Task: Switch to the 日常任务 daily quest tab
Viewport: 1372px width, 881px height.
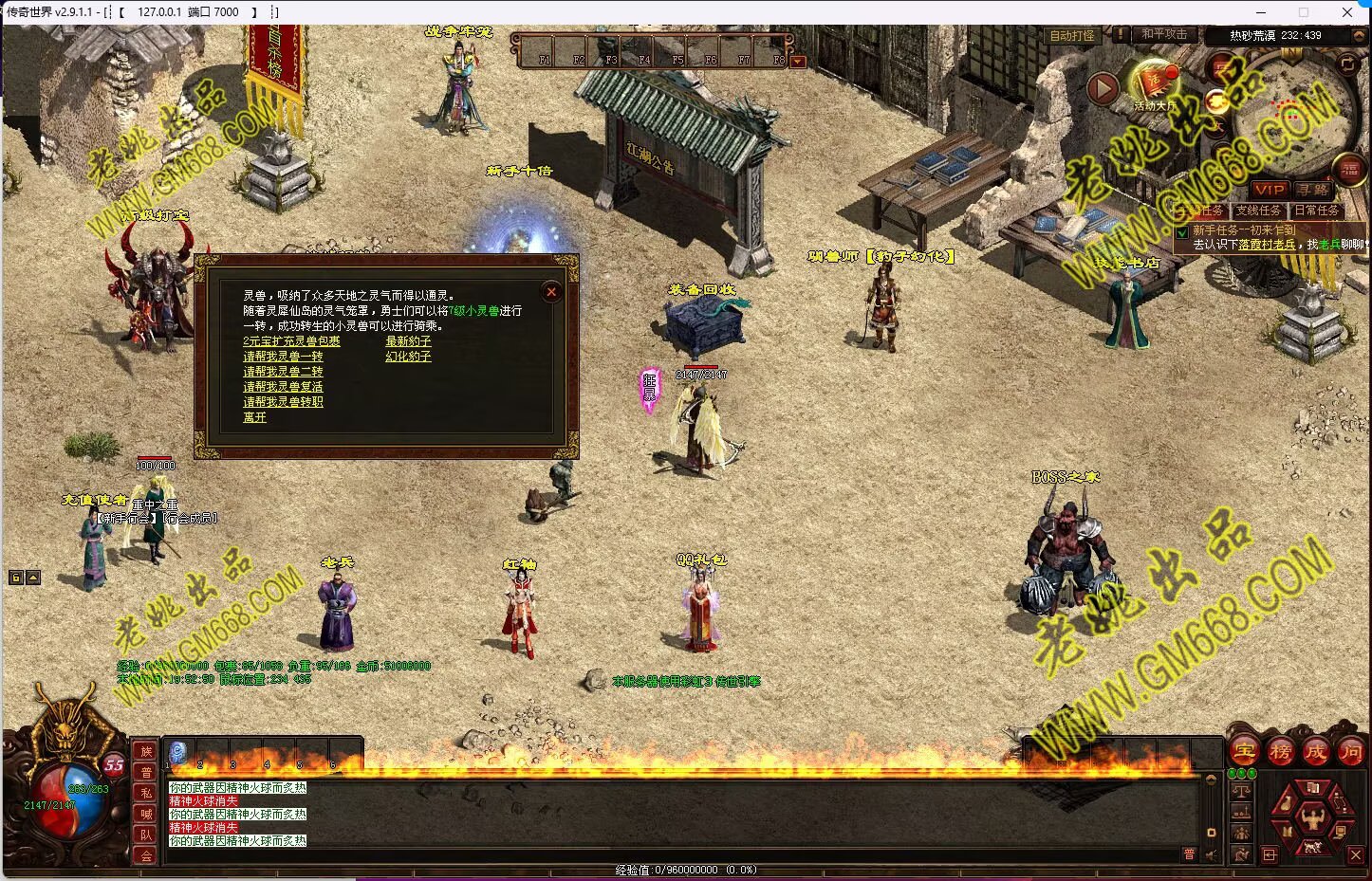Action: [x=1317, y=211]
